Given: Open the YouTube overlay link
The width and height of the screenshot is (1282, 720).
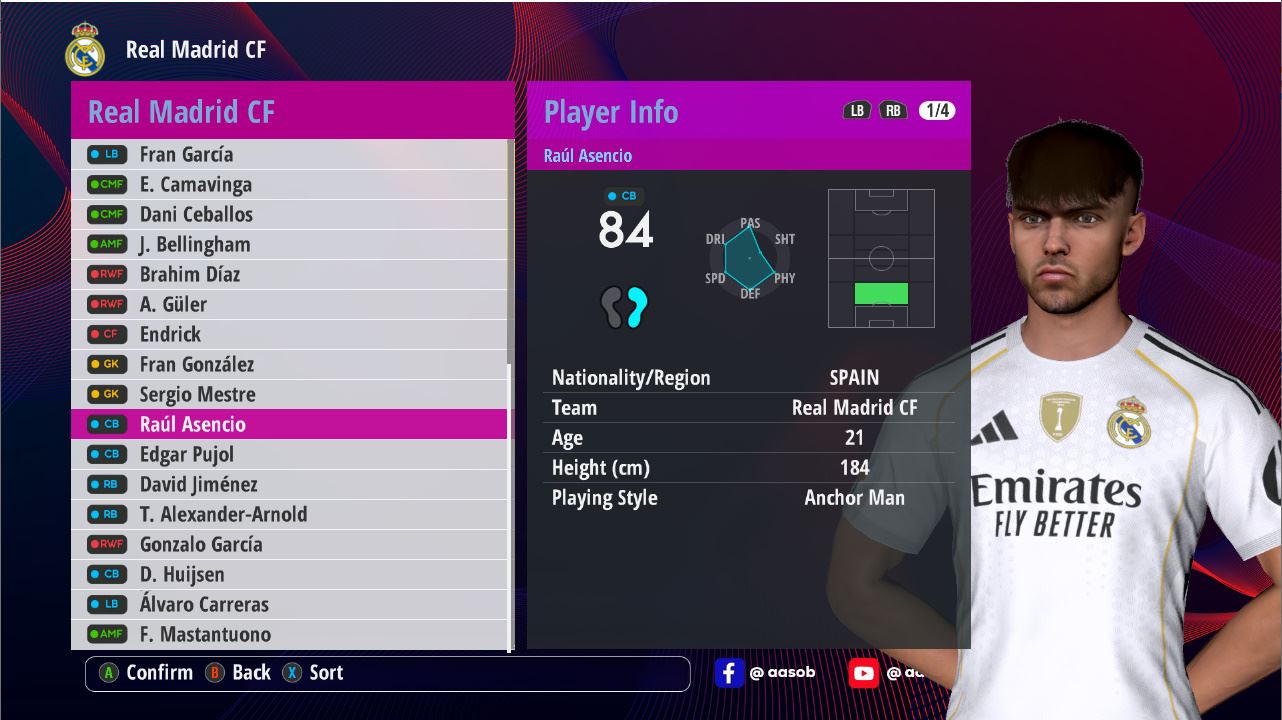Looking at the screenshot, I should (863, 673).
